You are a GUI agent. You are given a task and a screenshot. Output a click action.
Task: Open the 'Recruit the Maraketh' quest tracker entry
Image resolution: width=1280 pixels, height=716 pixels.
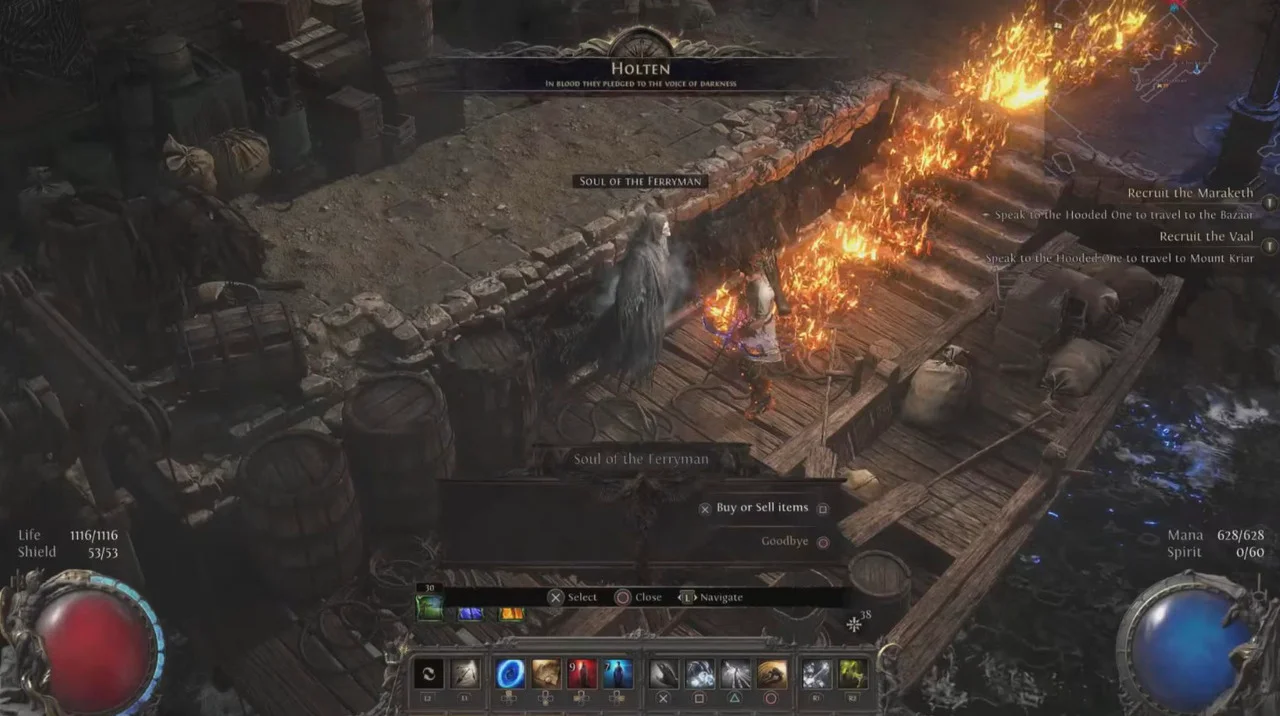pyautogui.click(x=1190, y=194)
